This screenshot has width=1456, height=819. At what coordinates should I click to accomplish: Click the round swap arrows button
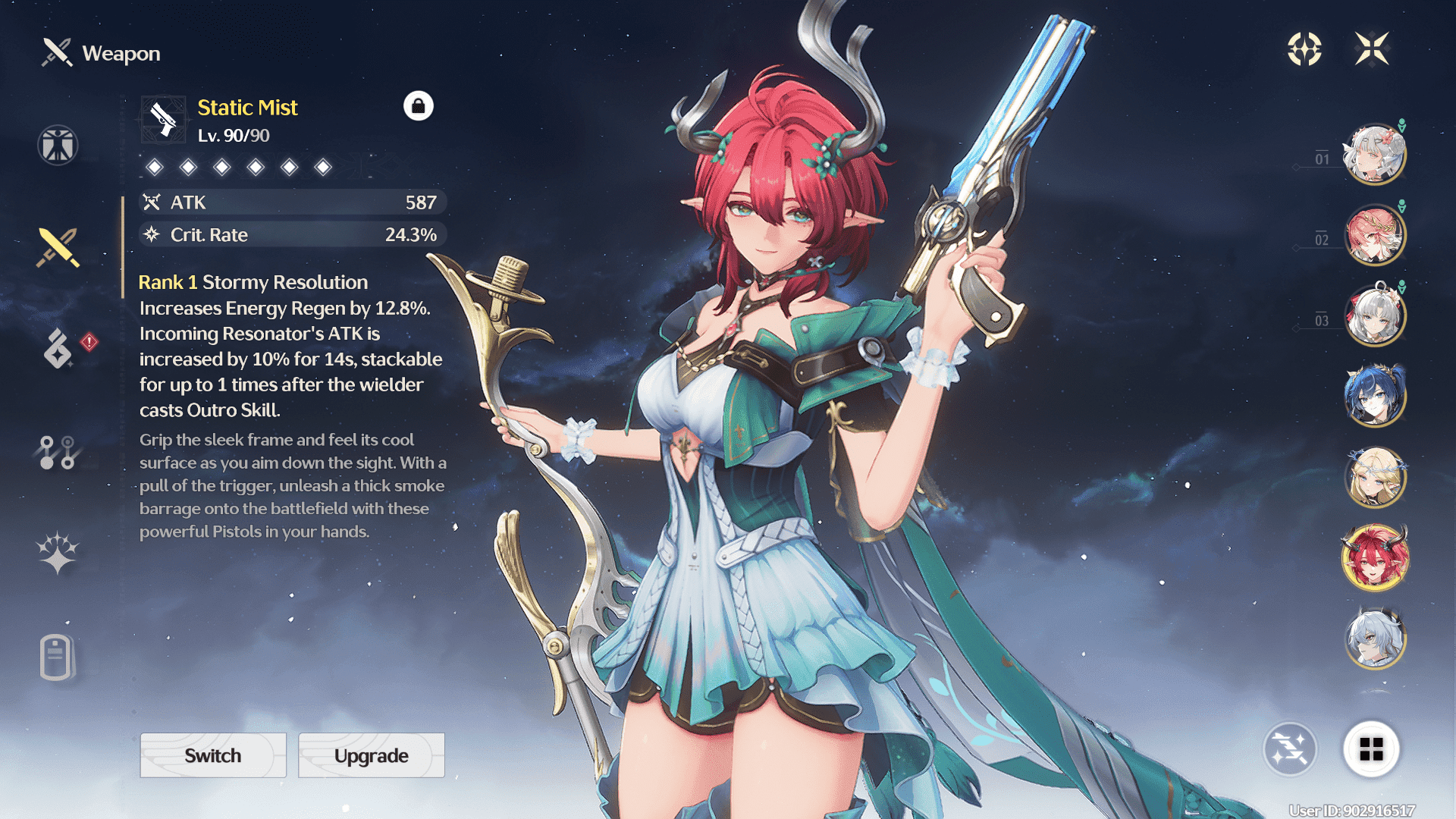click(1289, 749)
